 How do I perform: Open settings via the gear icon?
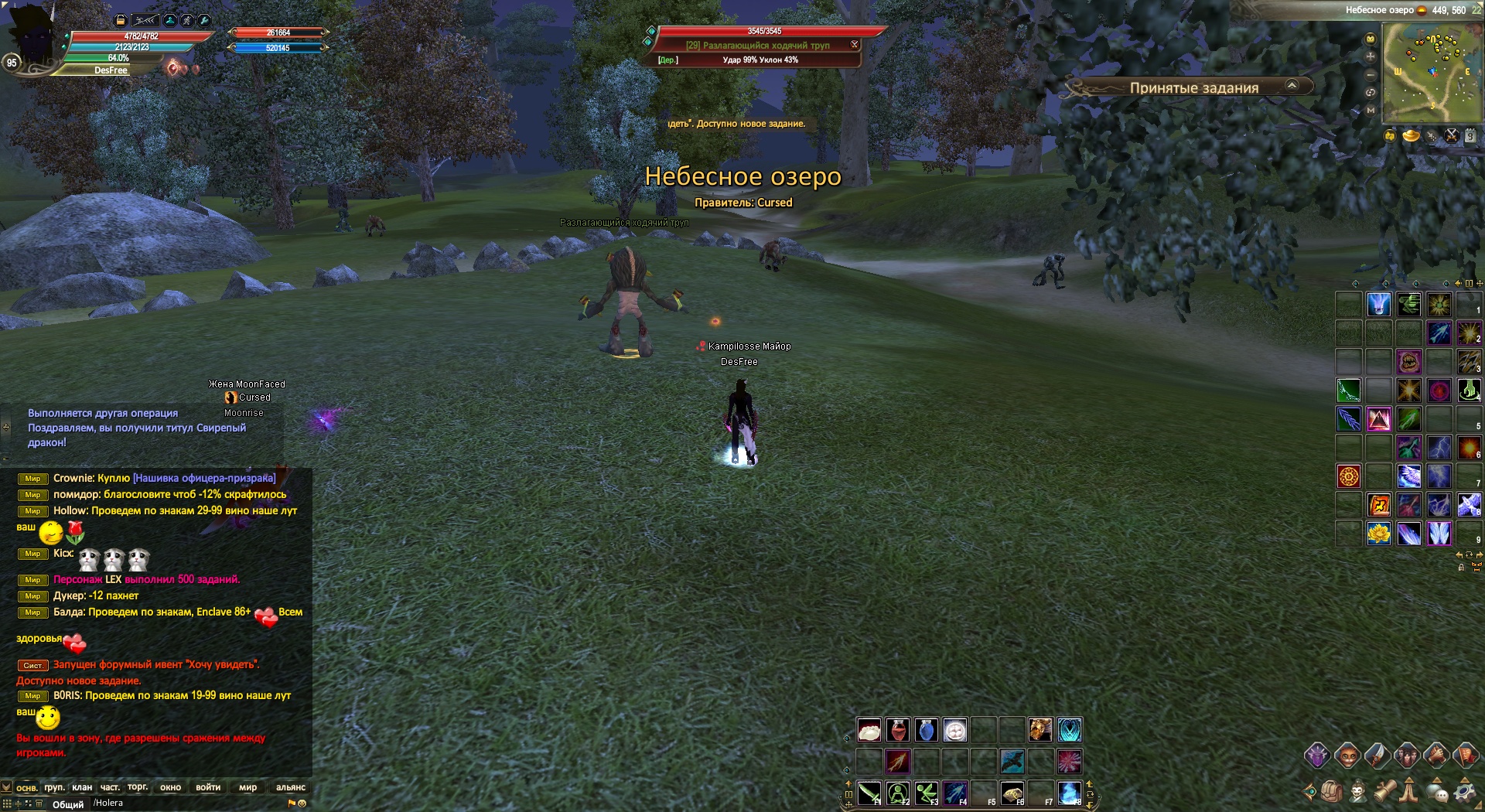point(1464,792)
